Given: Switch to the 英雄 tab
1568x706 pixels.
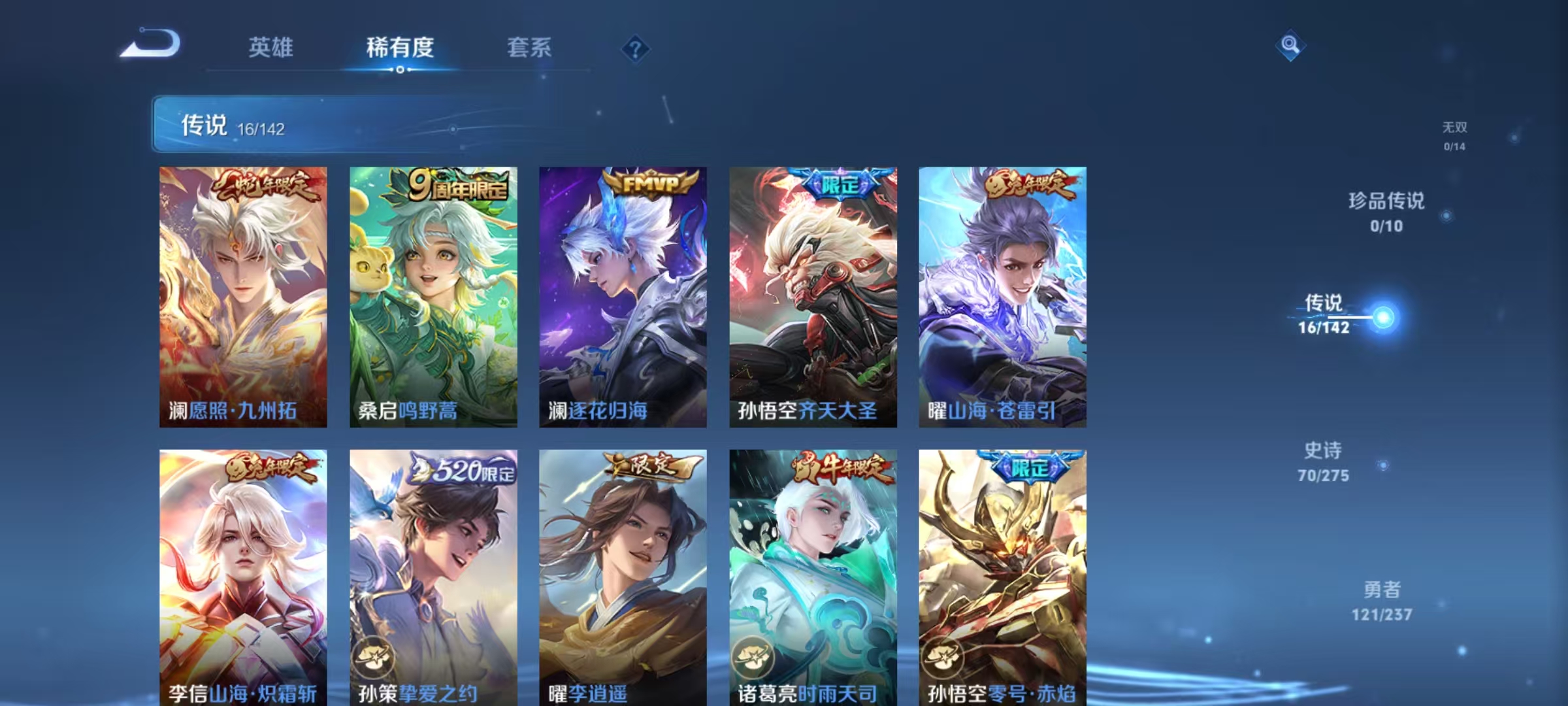Looking at the screenshot, I should 271,48.
